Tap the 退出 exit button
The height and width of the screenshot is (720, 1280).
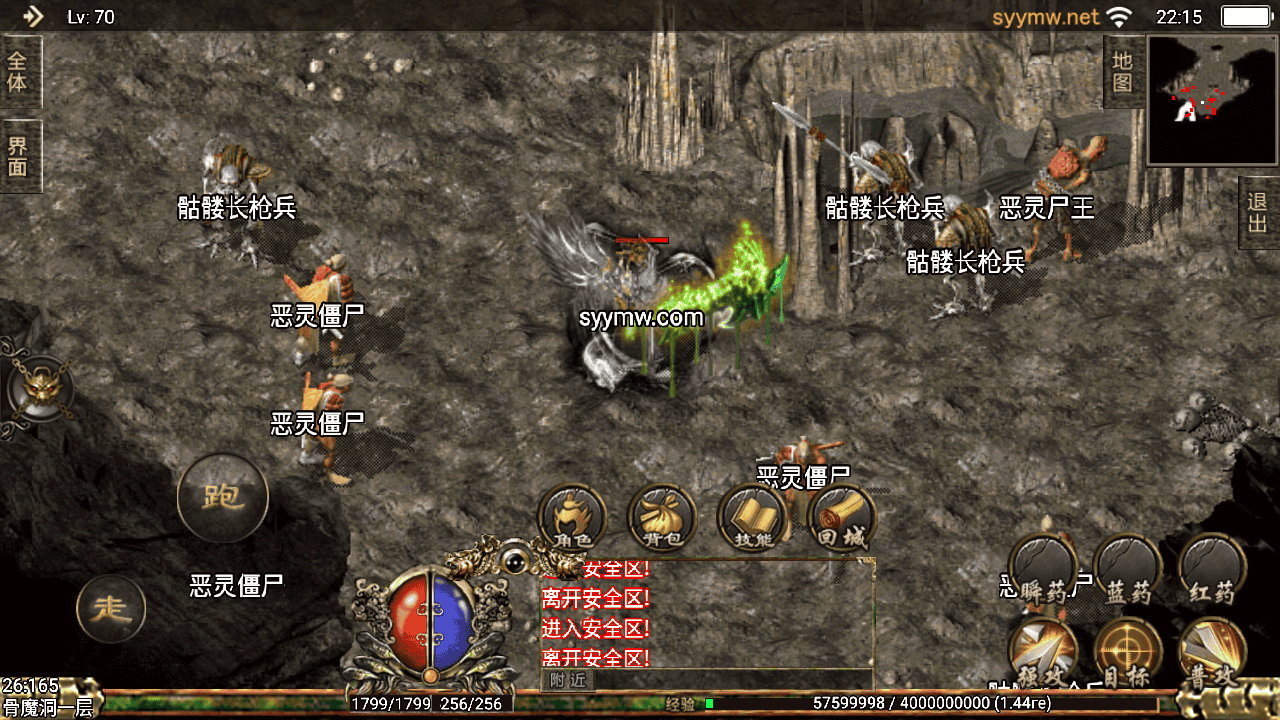(x=1258, y=212)
